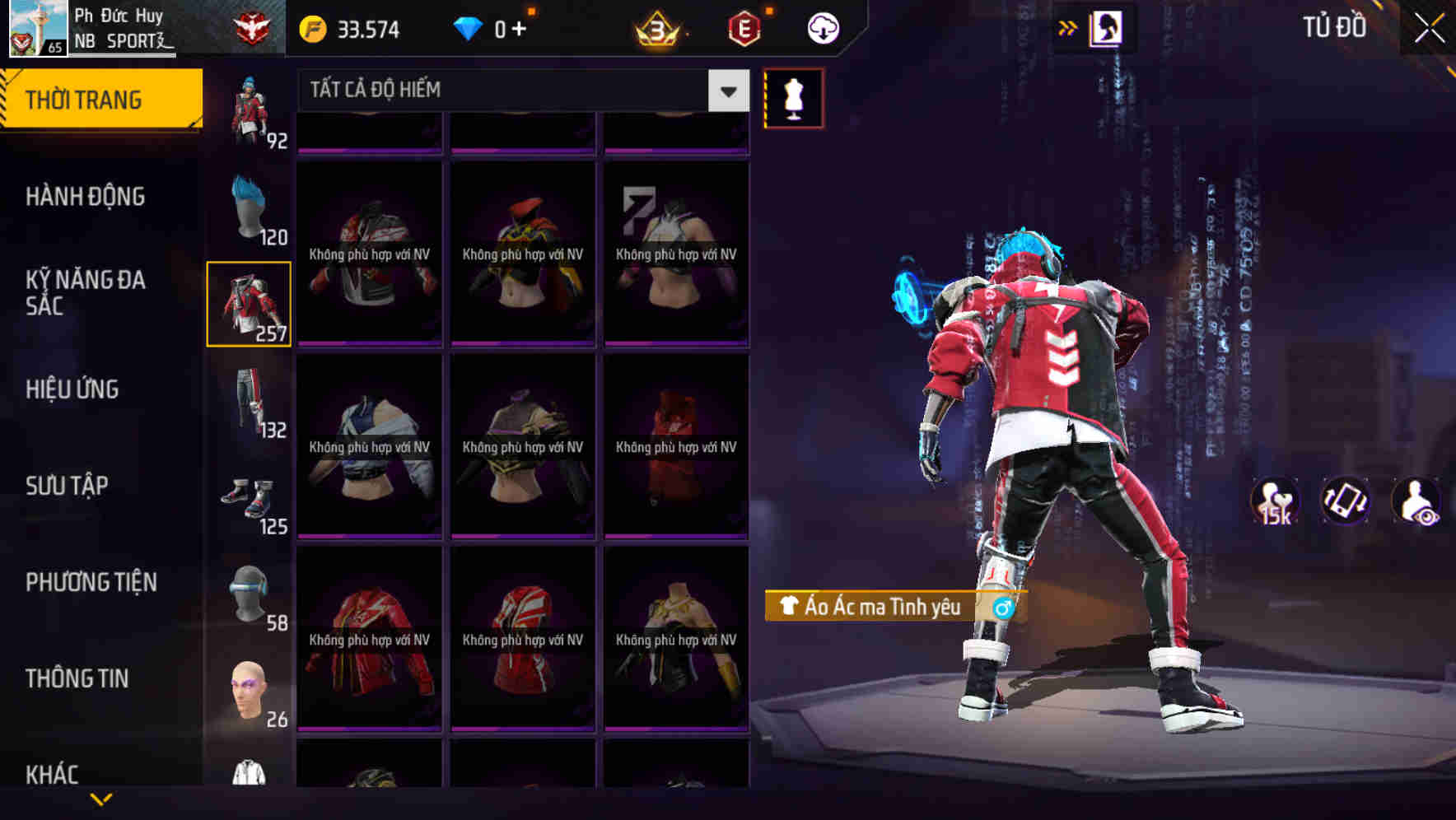Click the diamond 0+ top-up icon
This screenshot has width=1456, height=820.
tap(492, 27)
